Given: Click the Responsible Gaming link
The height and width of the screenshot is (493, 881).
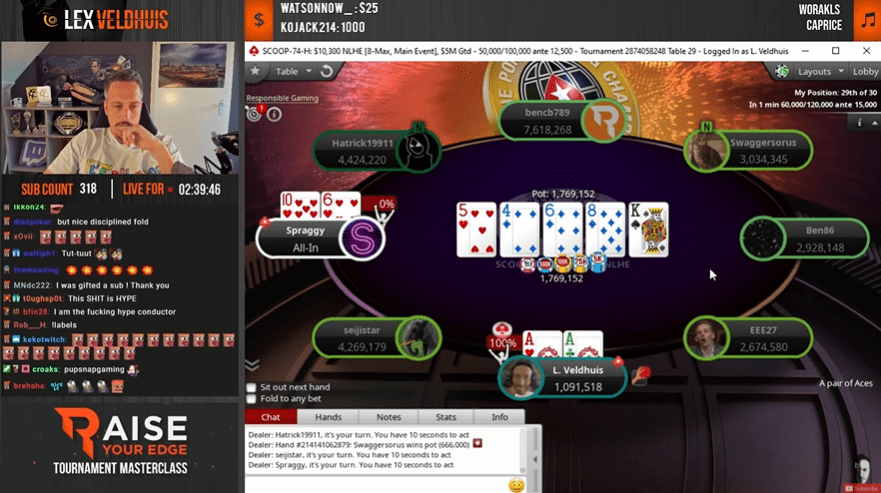Looking at the screenshot, I should click(280, 99).
